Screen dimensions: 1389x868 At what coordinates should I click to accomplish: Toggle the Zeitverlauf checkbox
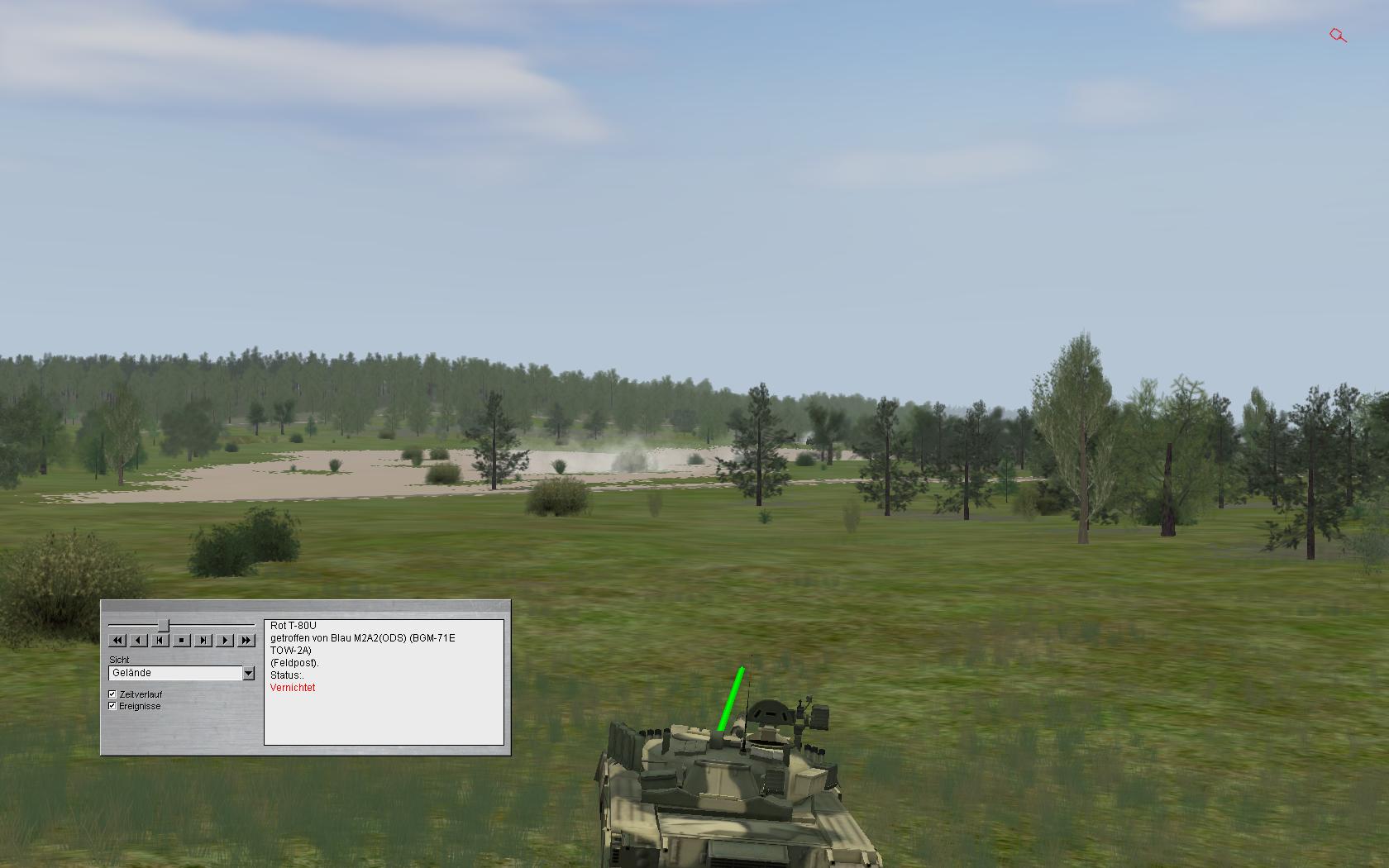tap(112, 694)
